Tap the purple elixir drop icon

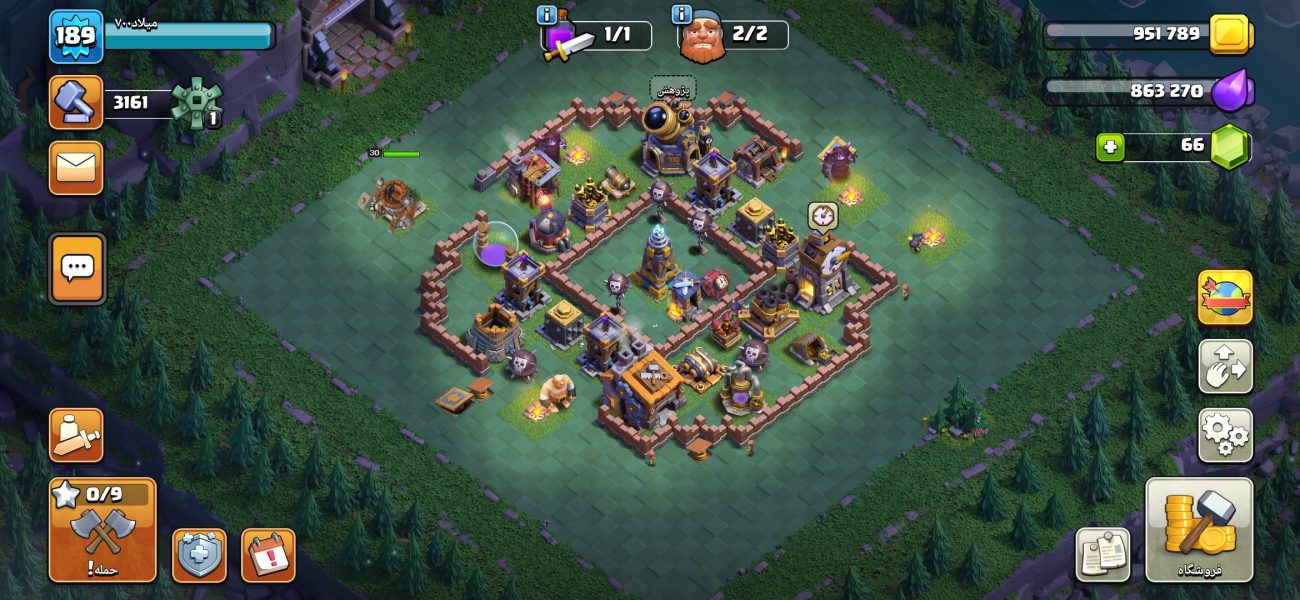click(x=1231, y=91)
